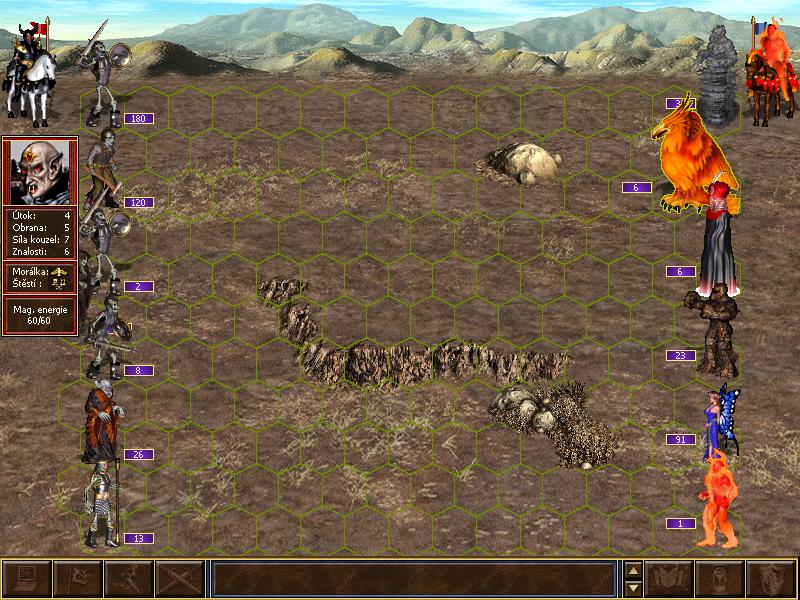
Task: Make the active unit wait with the hourglass button
Action: tap(721, 578)
